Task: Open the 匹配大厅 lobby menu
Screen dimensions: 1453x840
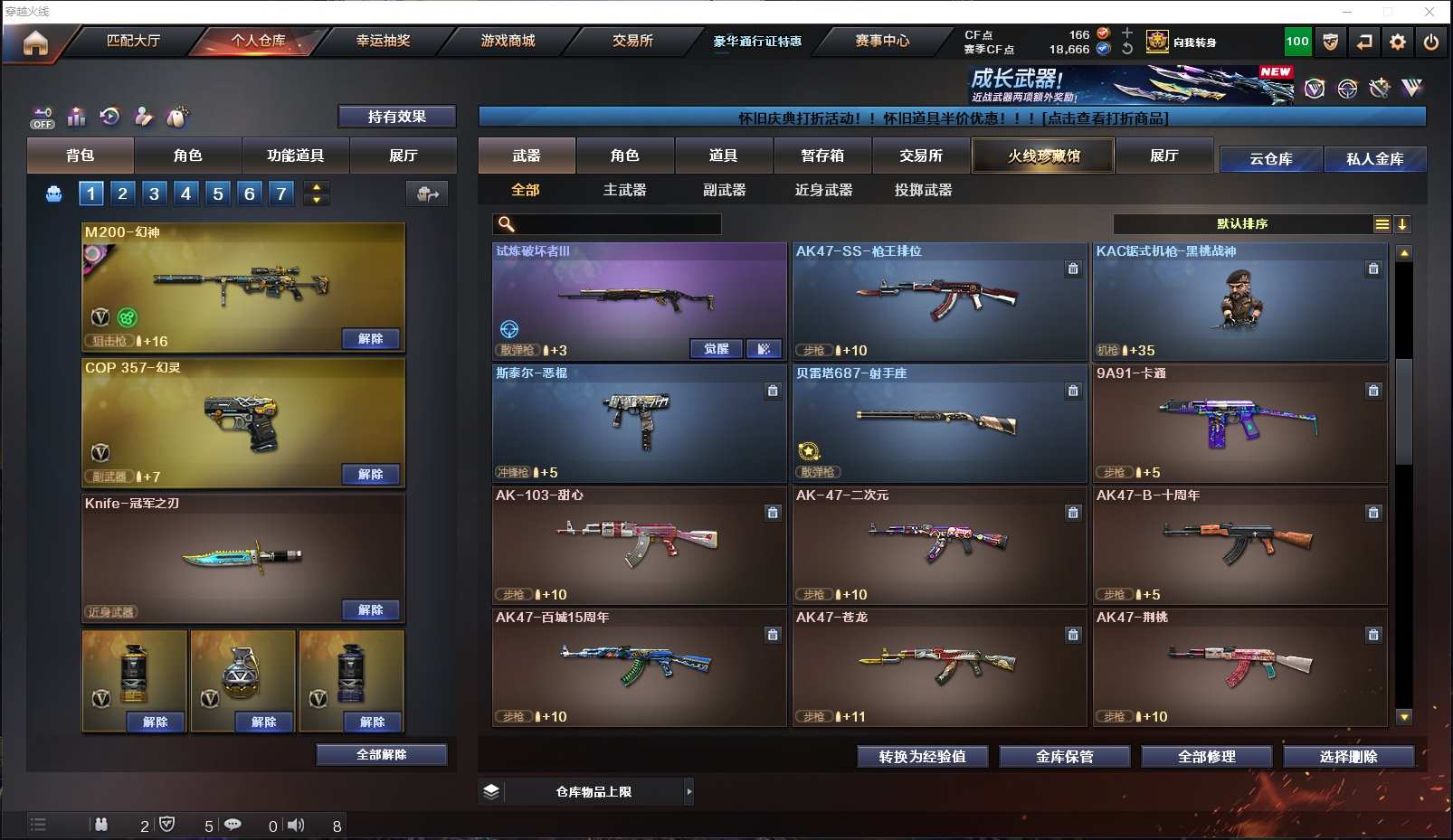Action: pos(133,41)
